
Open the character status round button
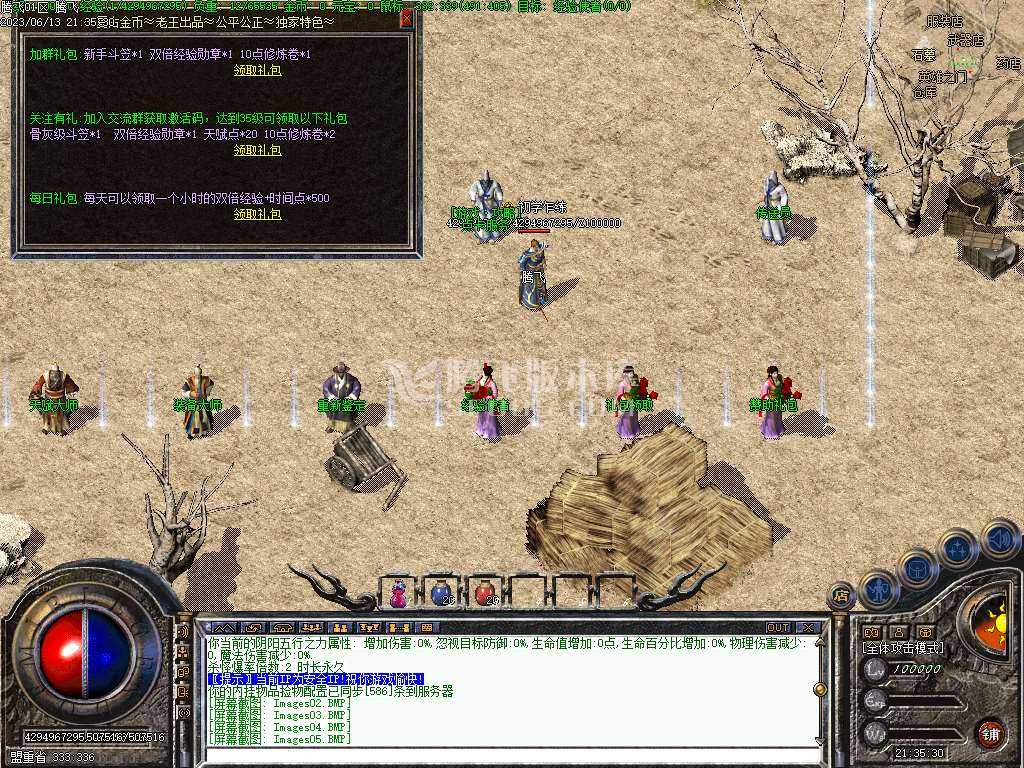[877, 588]
